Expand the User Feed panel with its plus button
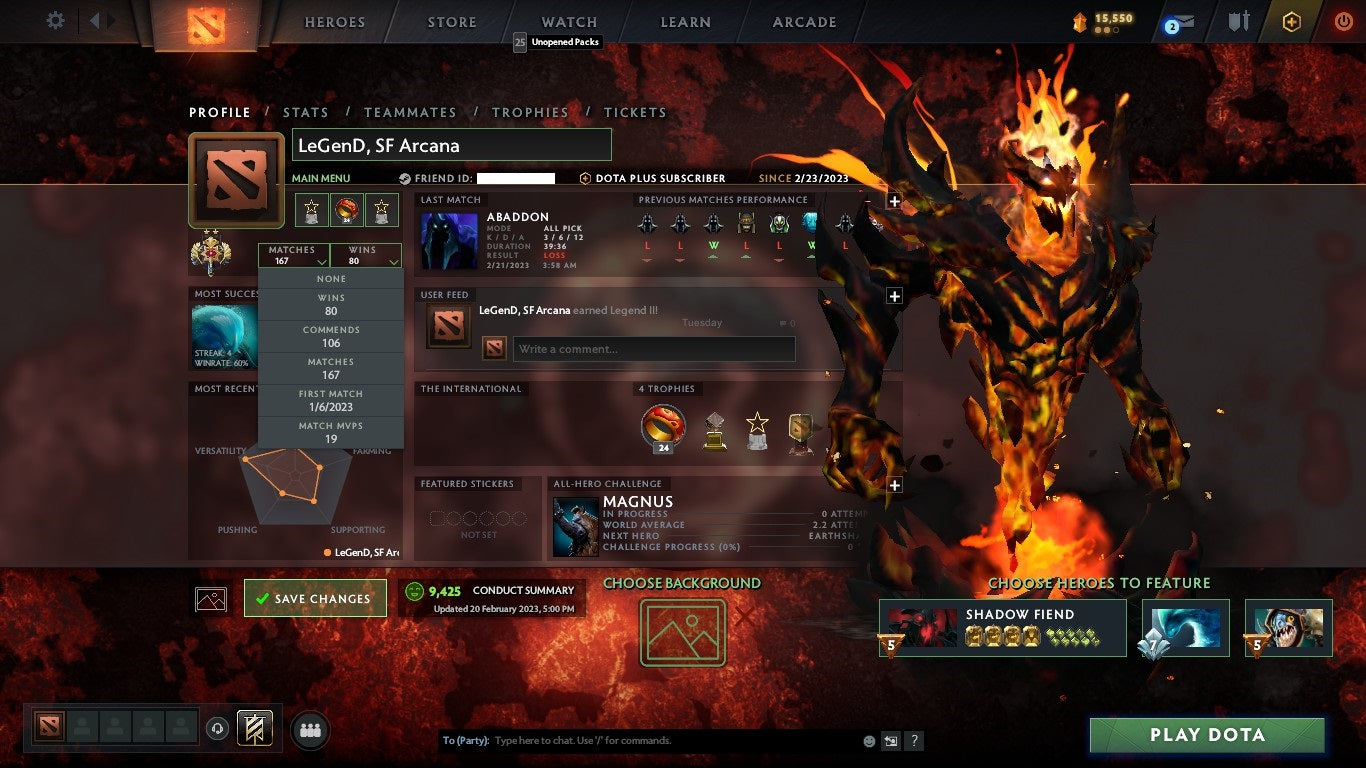 tap(893, 295)
